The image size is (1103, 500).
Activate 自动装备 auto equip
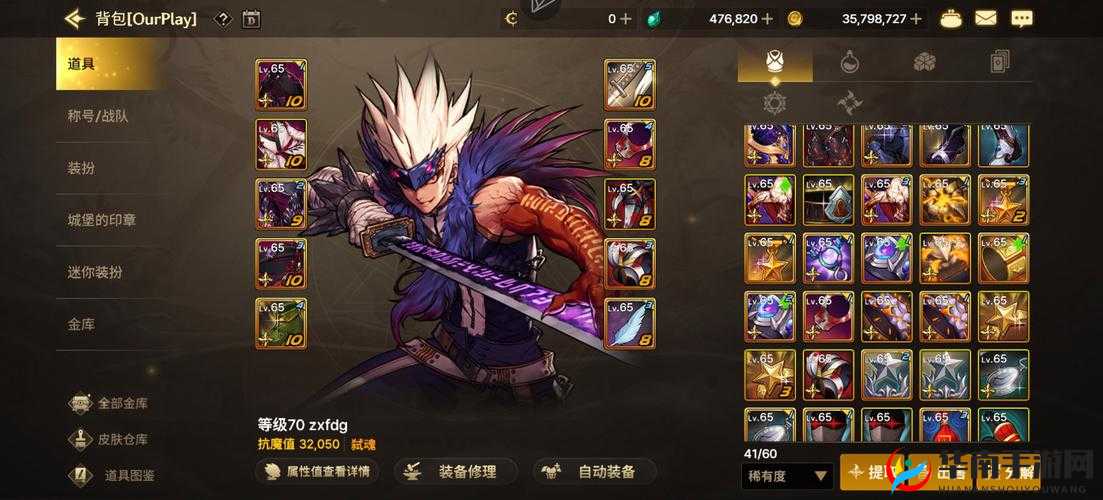tap(594, 471)
